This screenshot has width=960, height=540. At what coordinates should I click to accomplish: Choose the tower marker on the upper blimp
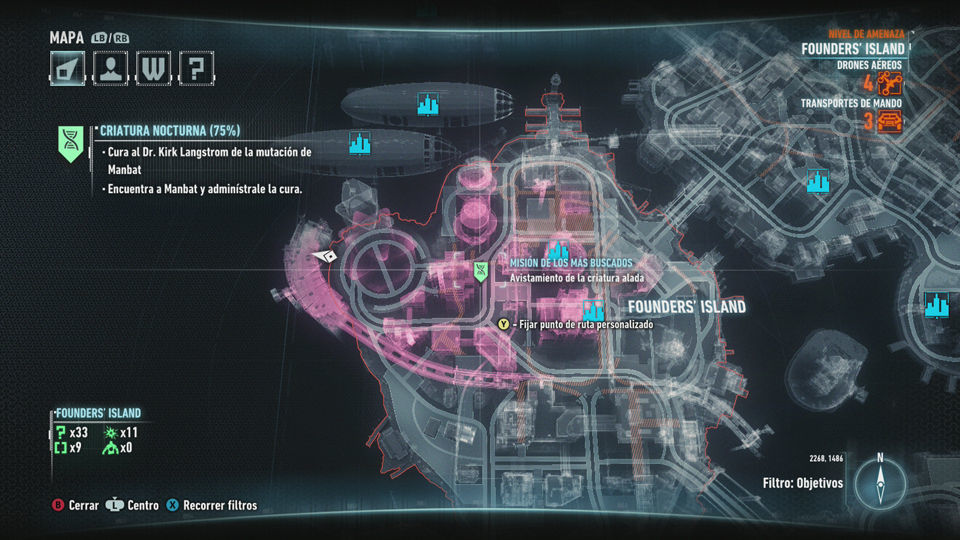click(x=429, y=103)
